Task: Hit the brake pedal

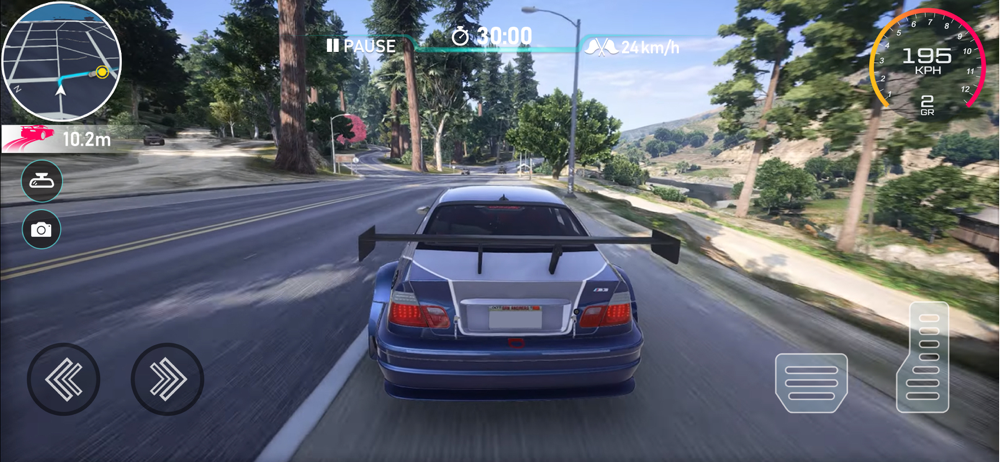Action: click(811, 383)
